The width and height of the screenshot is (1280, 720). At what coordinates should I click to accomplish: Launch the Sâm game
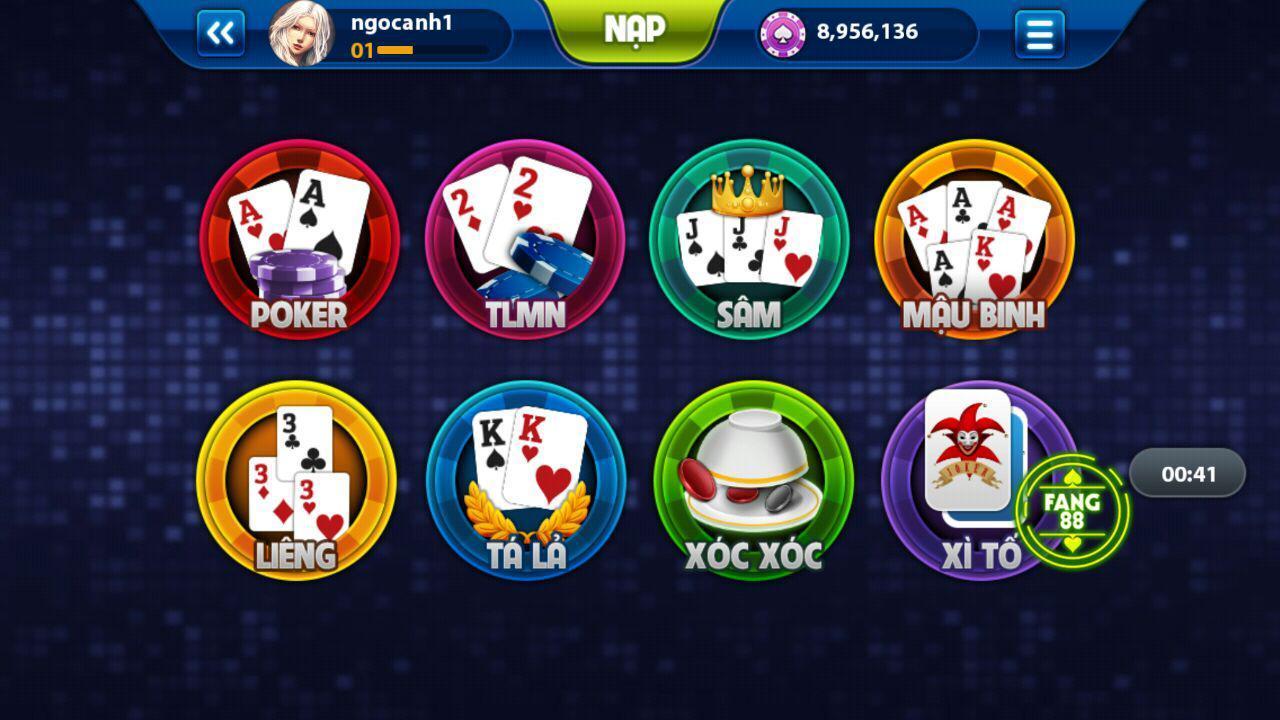[x=749, y=240]
